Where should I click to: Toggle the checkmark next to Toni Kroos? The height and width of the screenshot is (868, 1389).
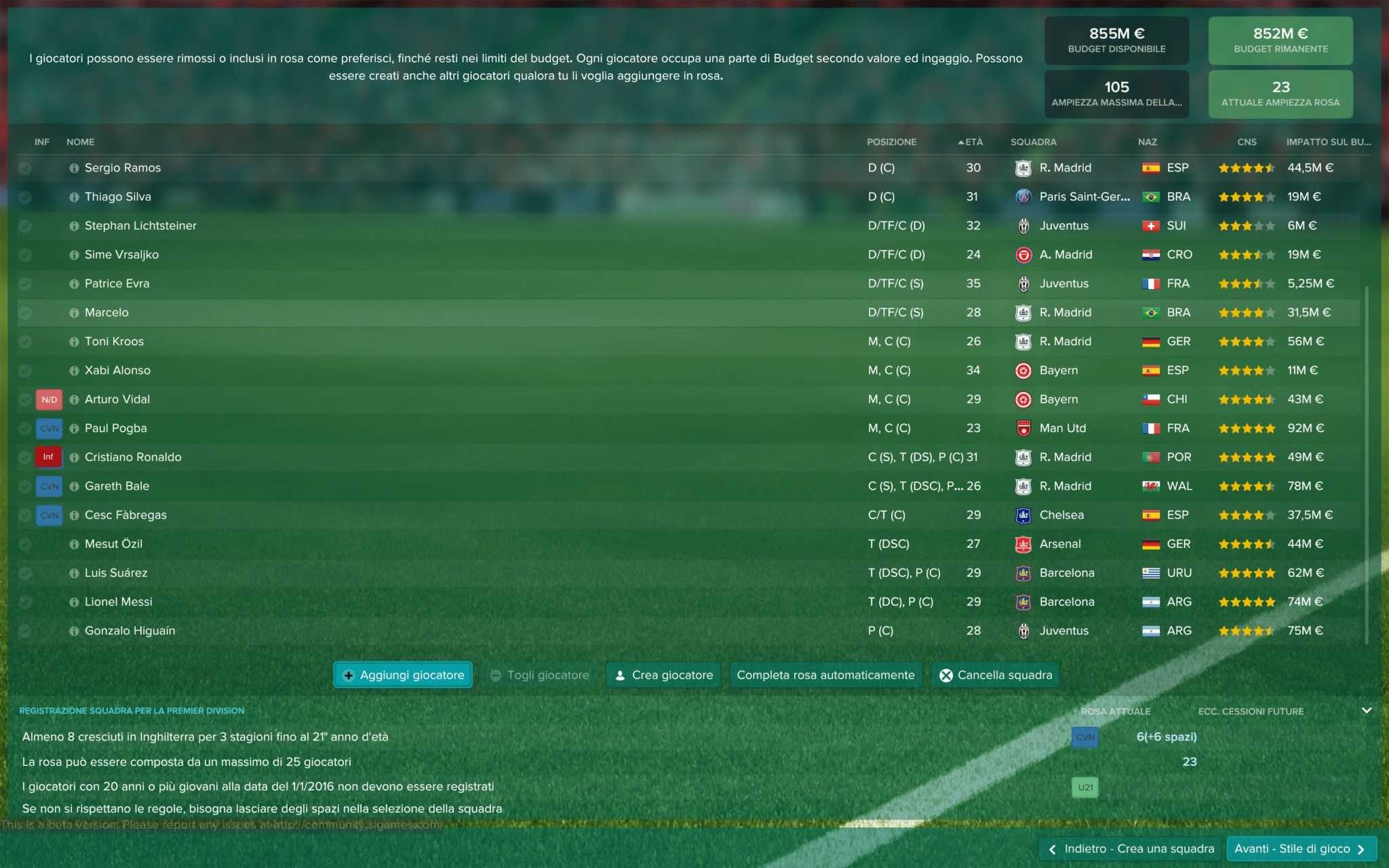click(25, 341)
